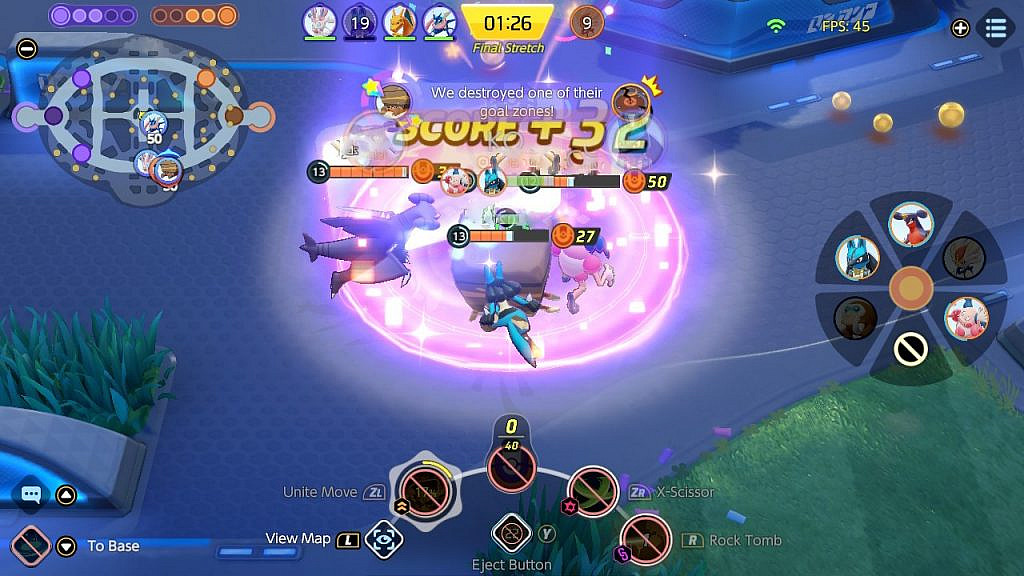
Task: Collapse the minimap with the minus button
Action: pyautogui.click(x=27, y=48)
